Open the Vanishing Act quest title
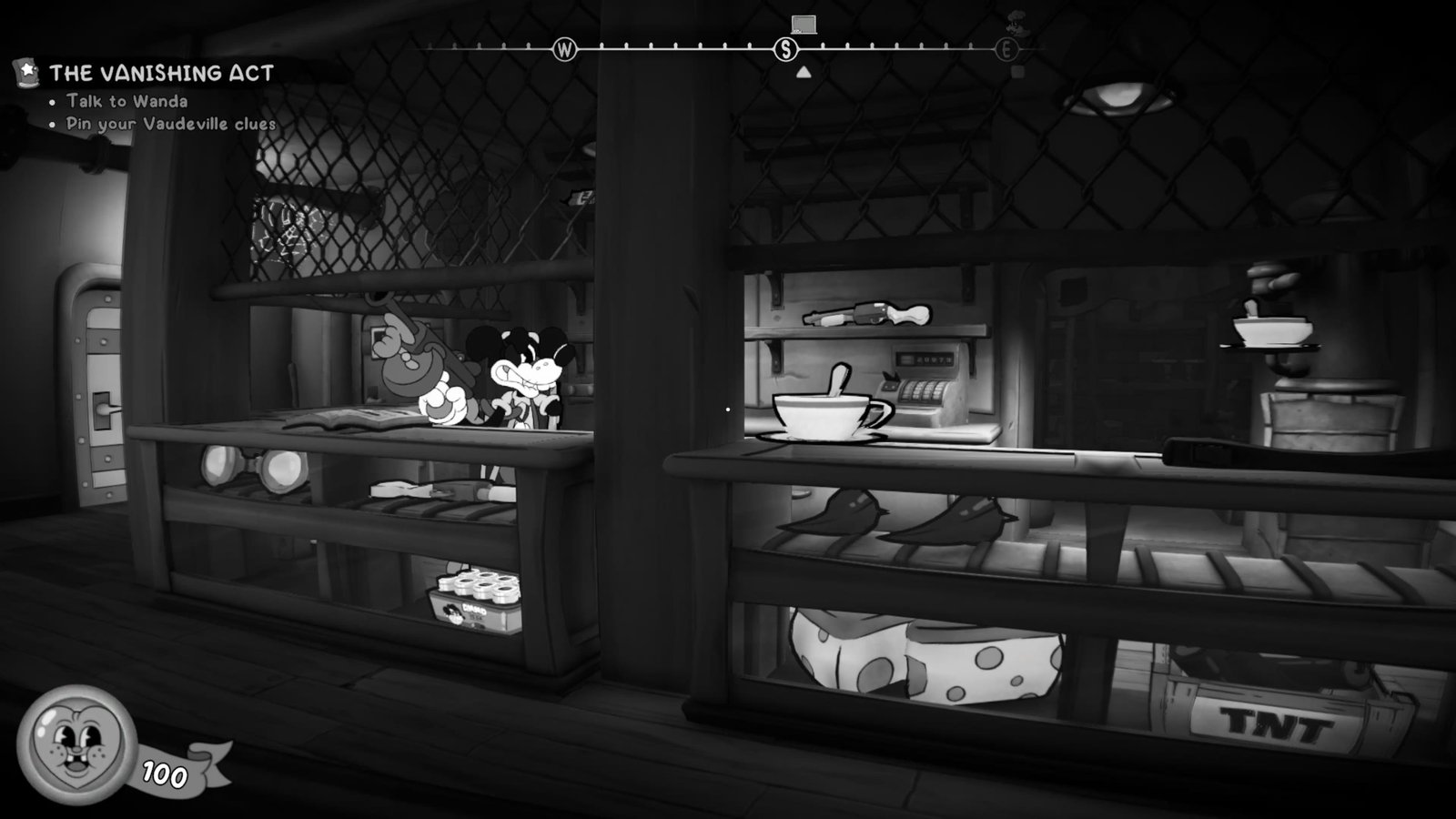Screen dimensions: 1456x819 click(x=161, y=73)
